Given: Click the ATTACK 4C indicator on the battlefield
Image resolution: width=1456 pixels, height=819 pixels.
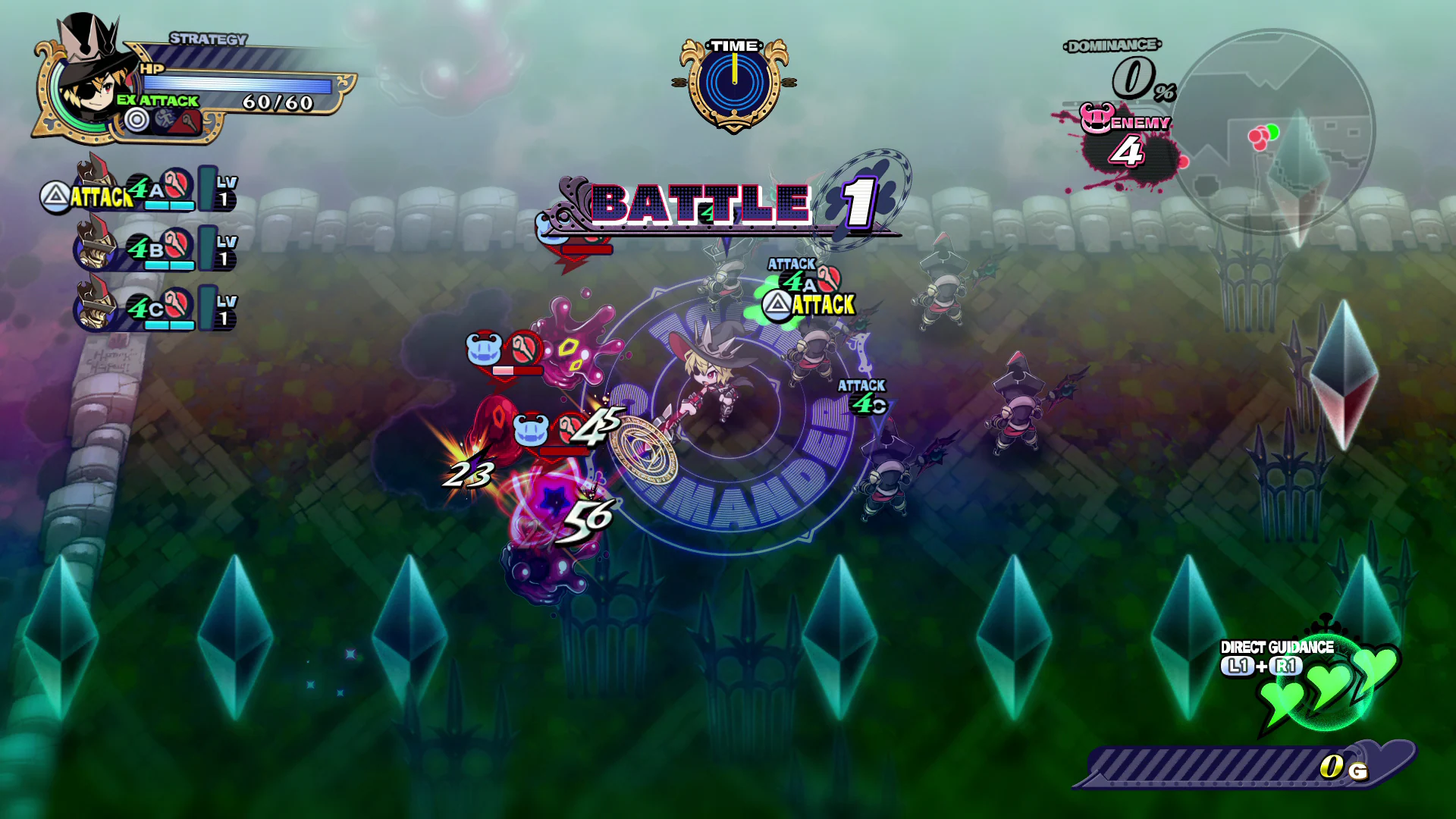Looking at the screenshot, I should tap(862, 394).
